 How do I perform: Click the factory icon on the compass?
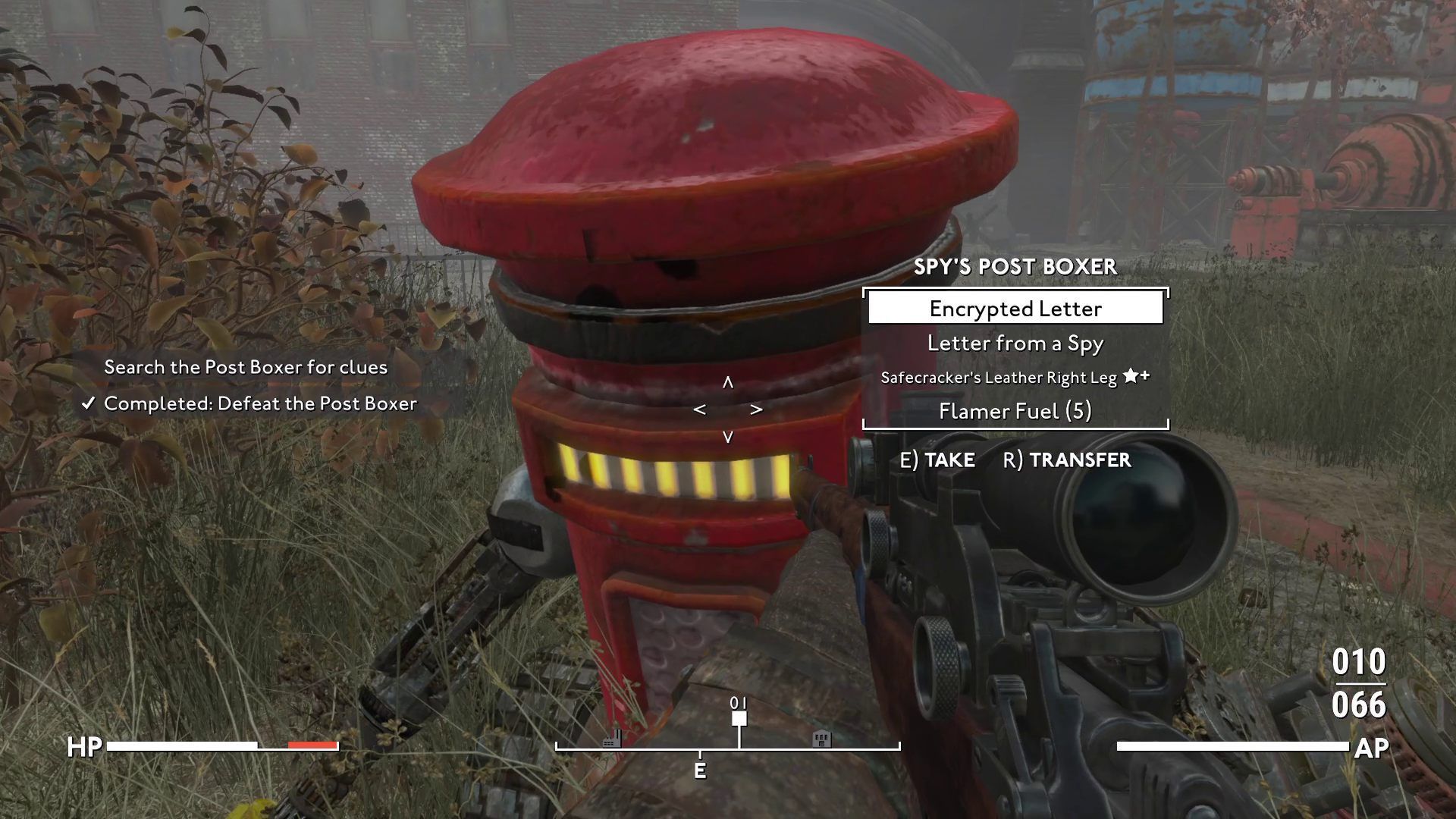coord(612,739)
